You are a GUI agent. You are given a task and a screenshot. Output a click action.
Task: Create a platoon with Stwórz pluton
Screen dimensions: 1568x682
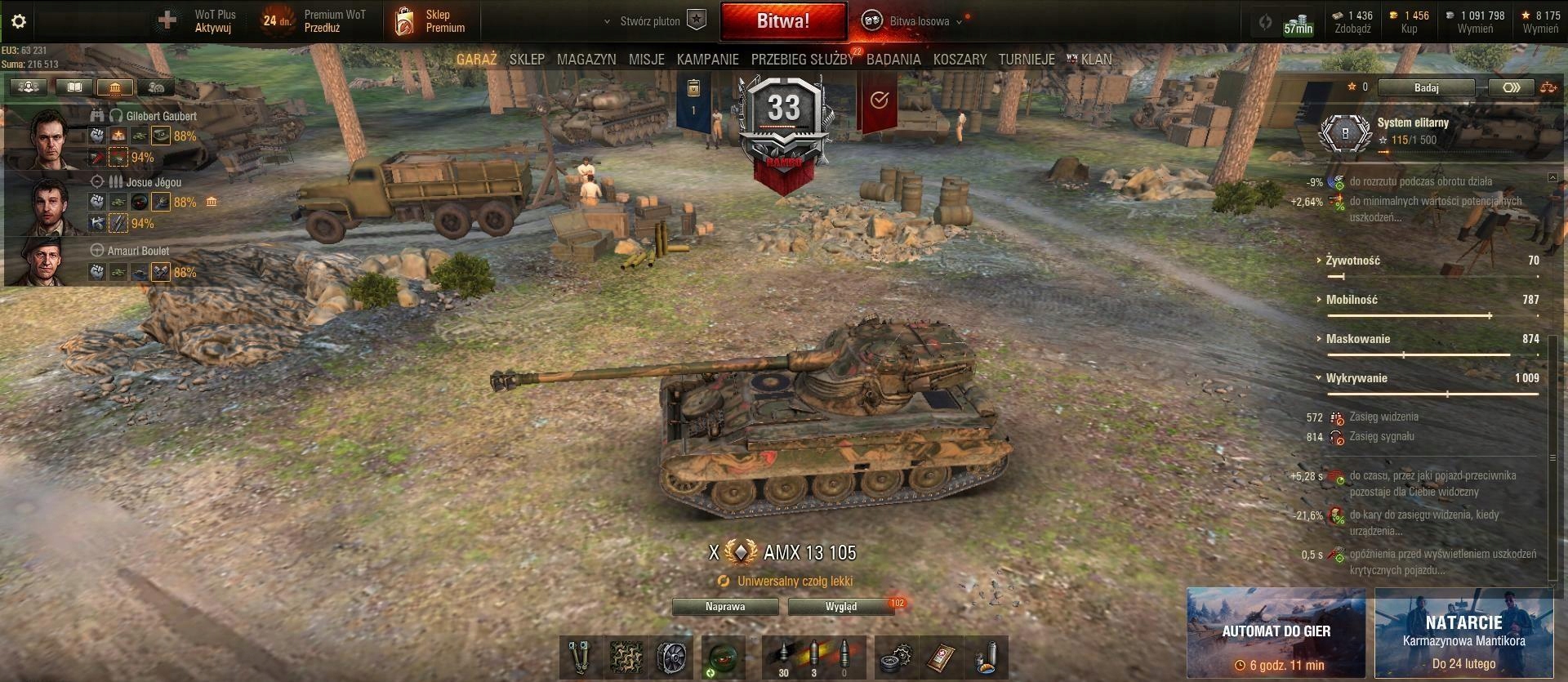click(650, 21)
